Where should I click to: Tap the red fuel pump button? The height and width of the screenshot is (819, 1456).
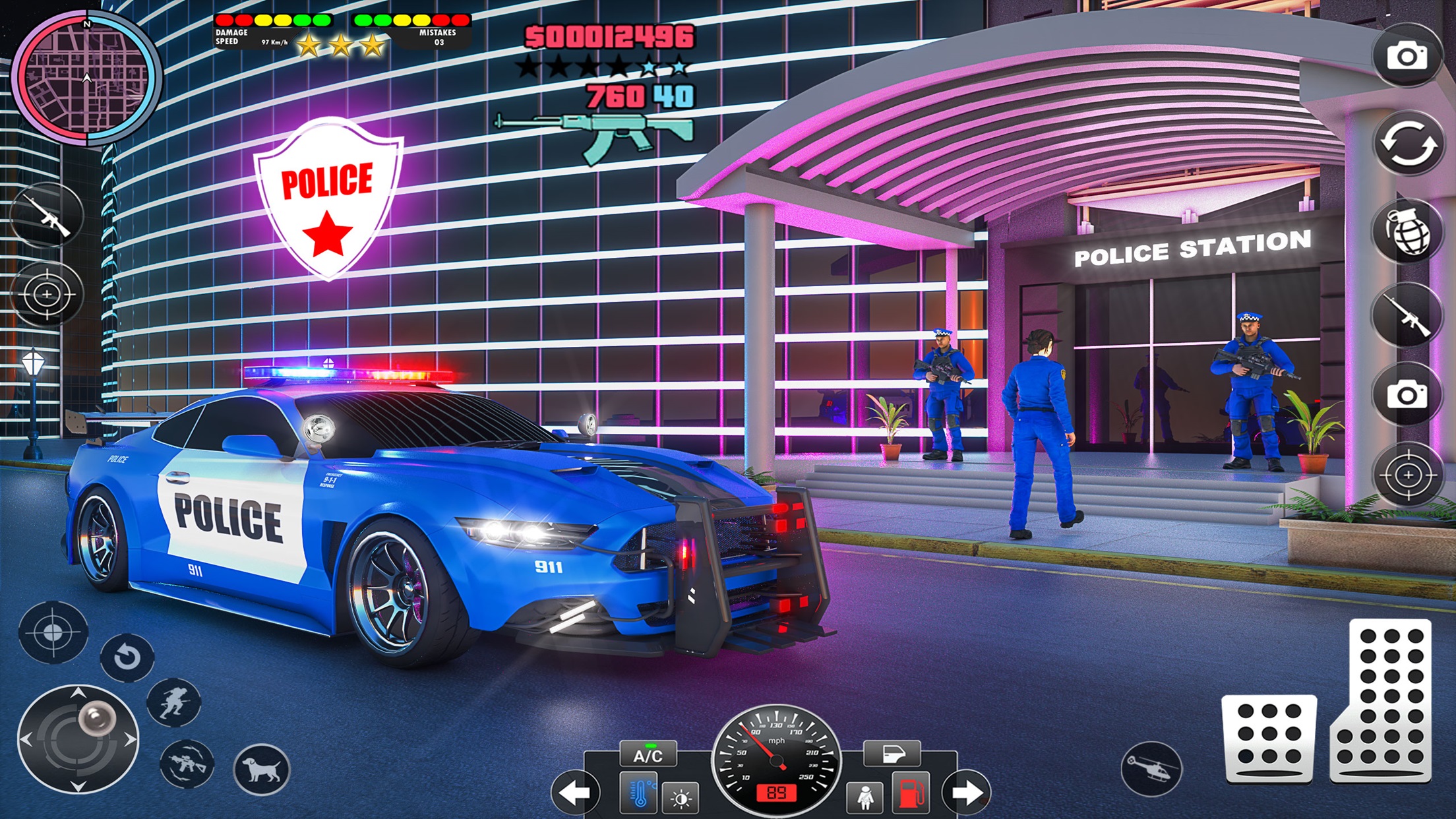(x=911, y=793)
